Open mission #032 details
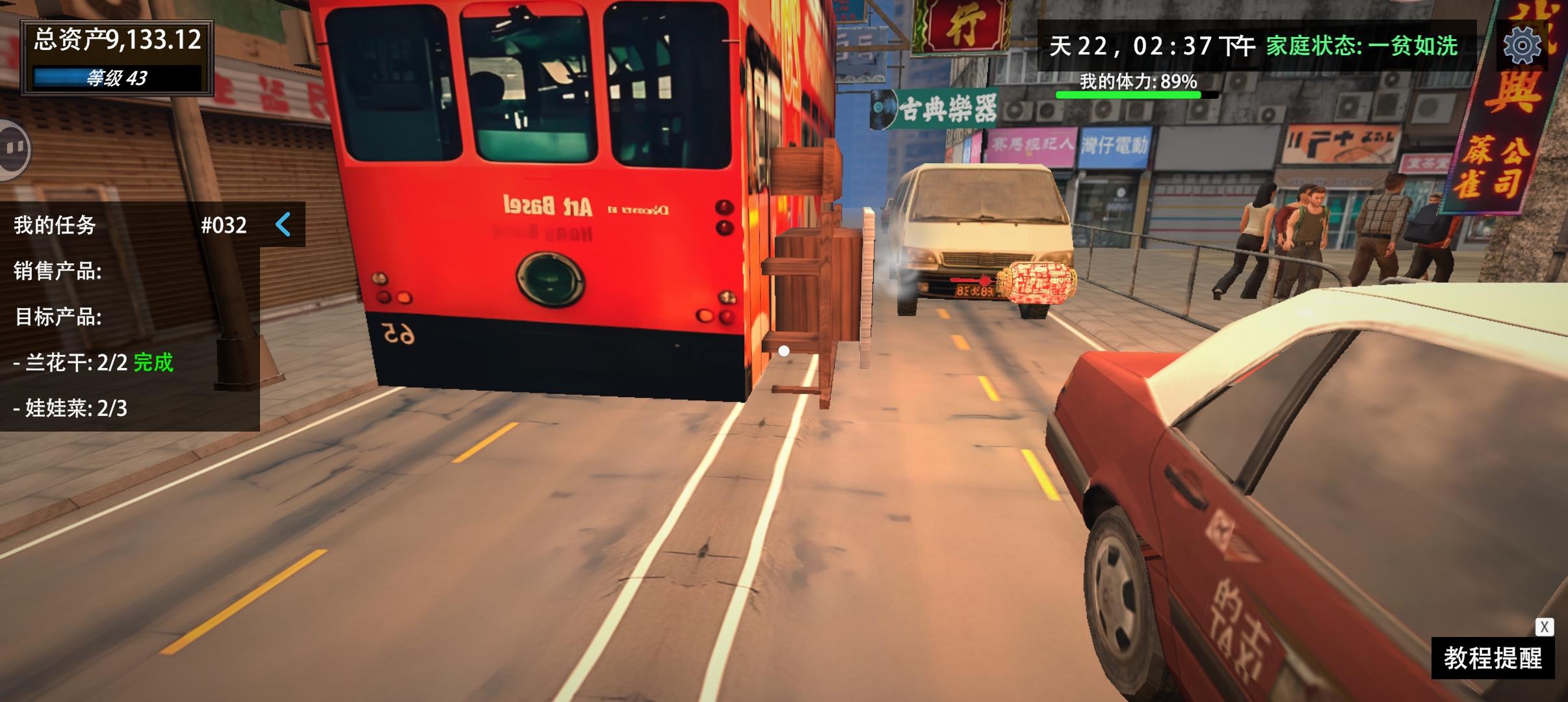 tap(222, 226)
